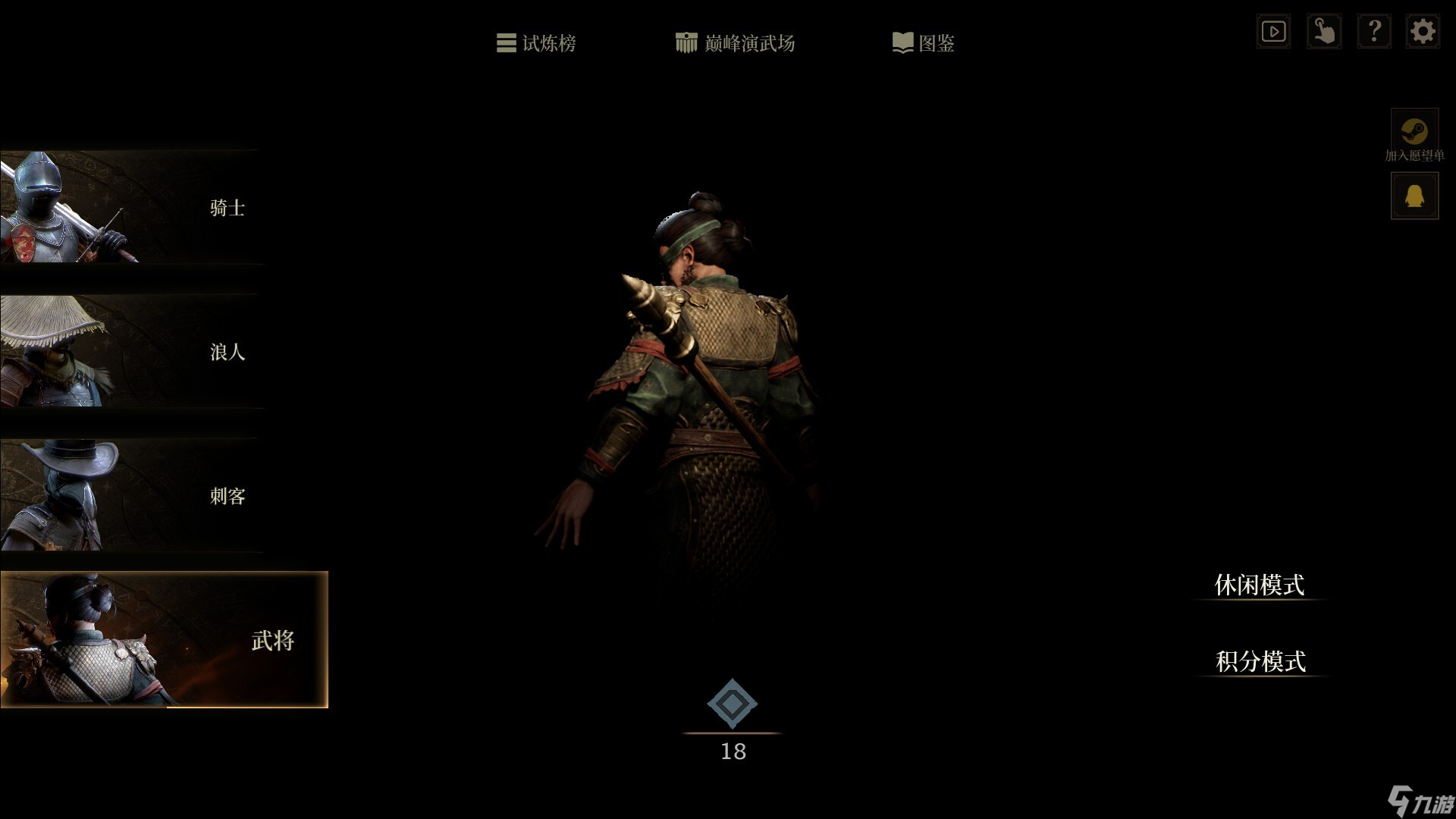This screenshot has width=1456, height=819.
Task: Open the settings gear icon
Action: [x=1423, y=31]
